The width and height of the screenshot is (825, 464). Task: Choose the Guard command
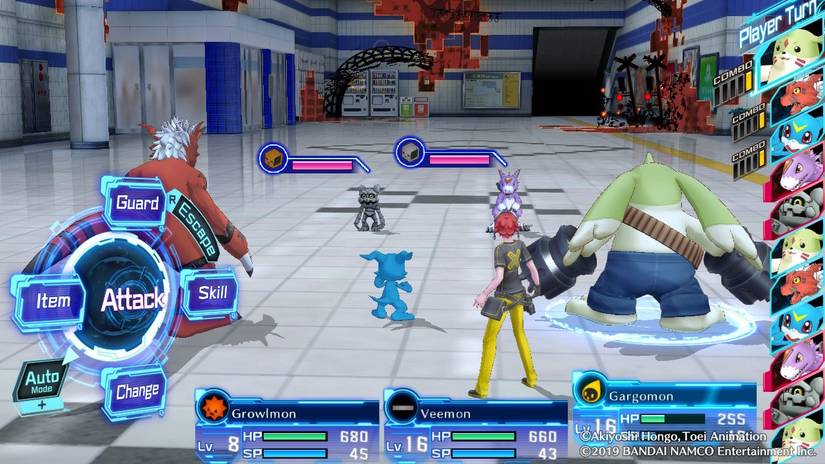137,204
